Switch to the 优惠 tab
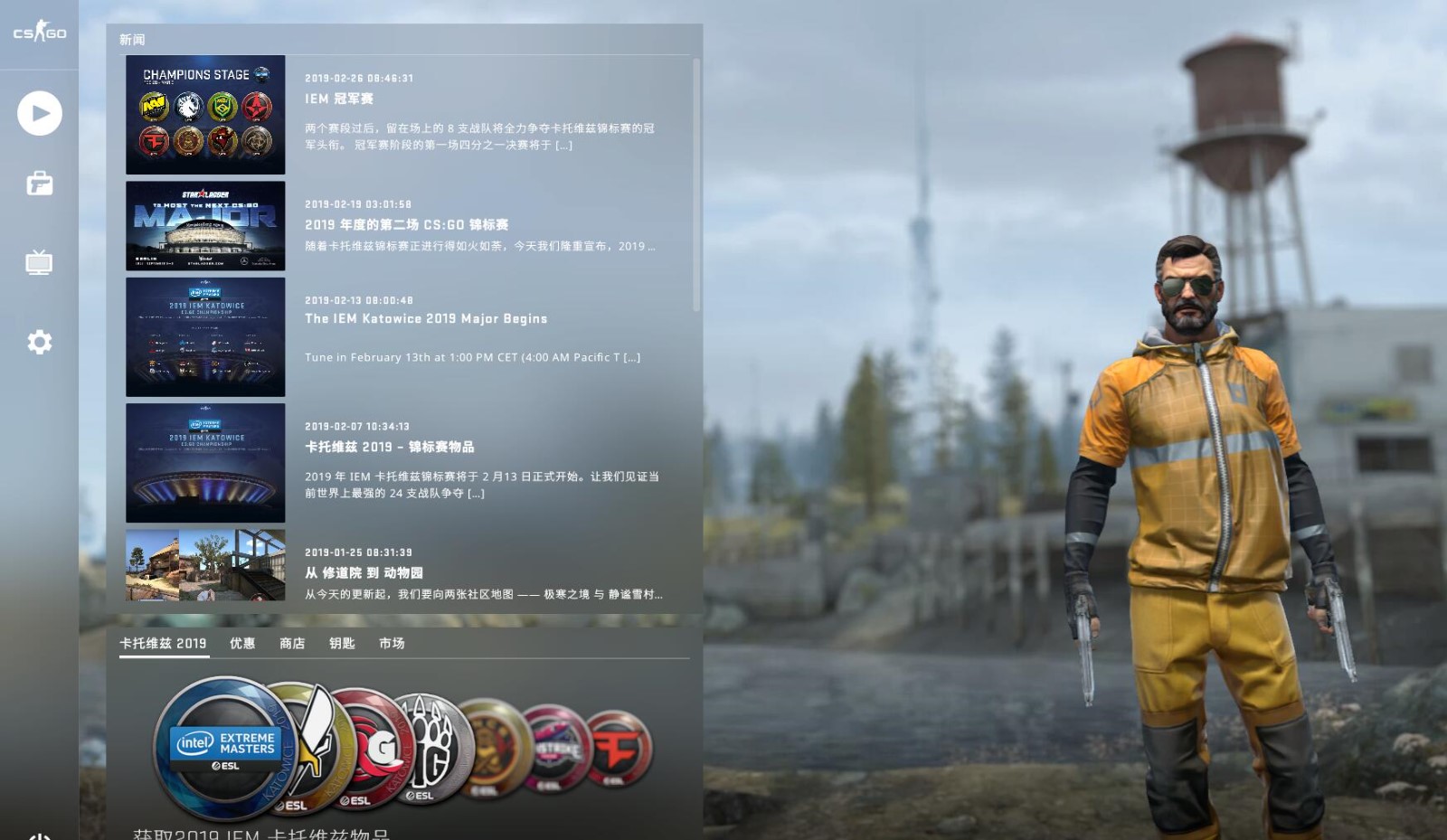 point(241,643)
